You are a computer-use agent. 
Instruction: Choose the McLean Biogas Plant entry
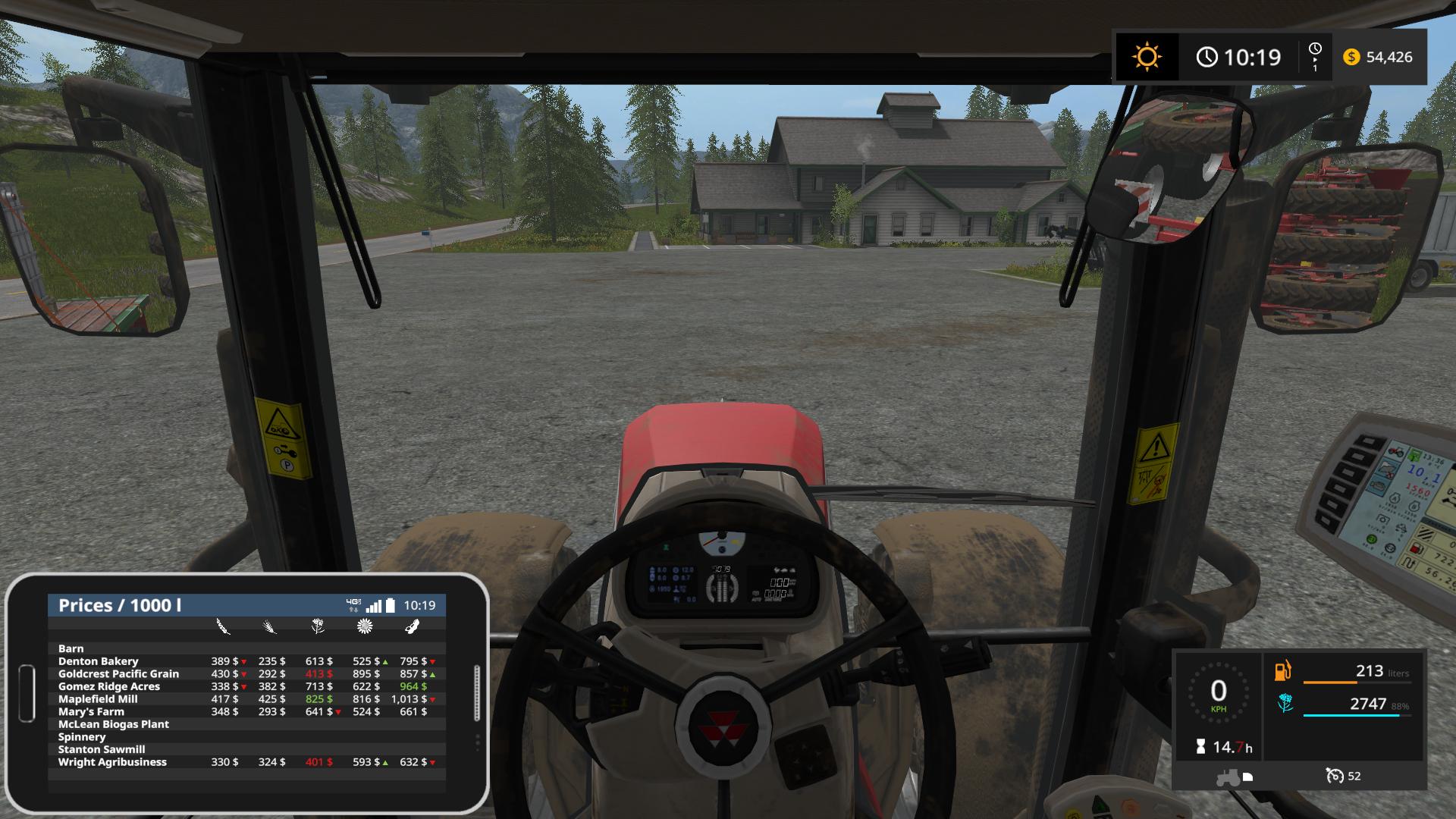[114, 724]
